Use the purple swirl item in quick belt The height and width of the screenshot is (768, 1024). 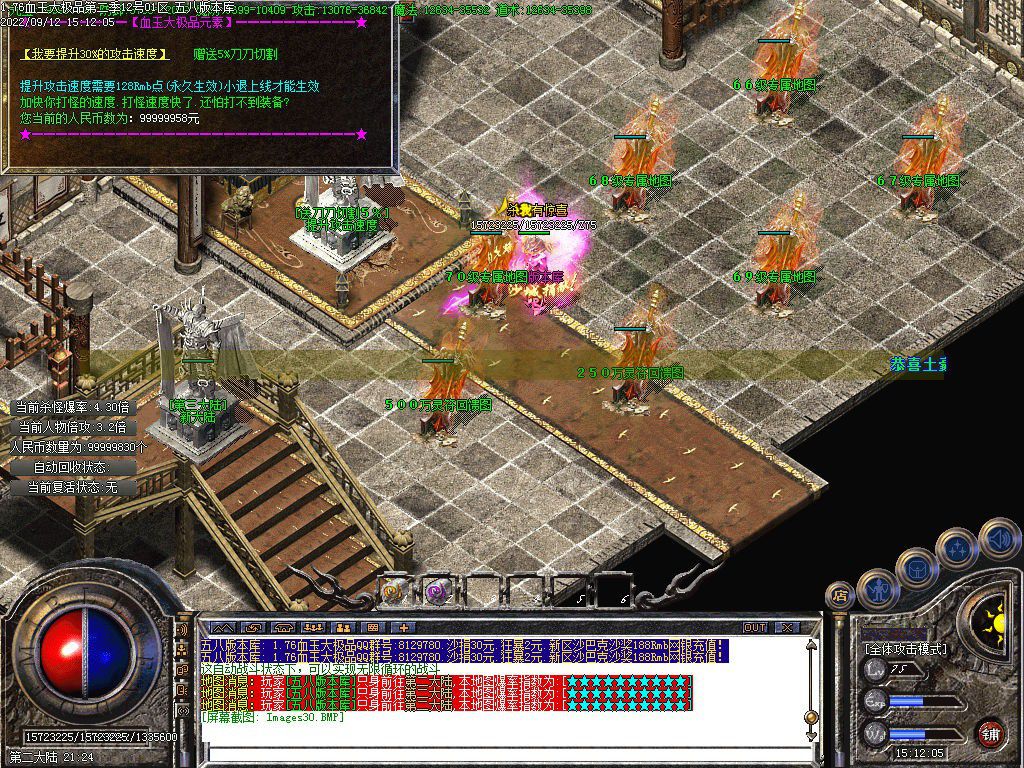pyautogui.click(x=436, y=591)
